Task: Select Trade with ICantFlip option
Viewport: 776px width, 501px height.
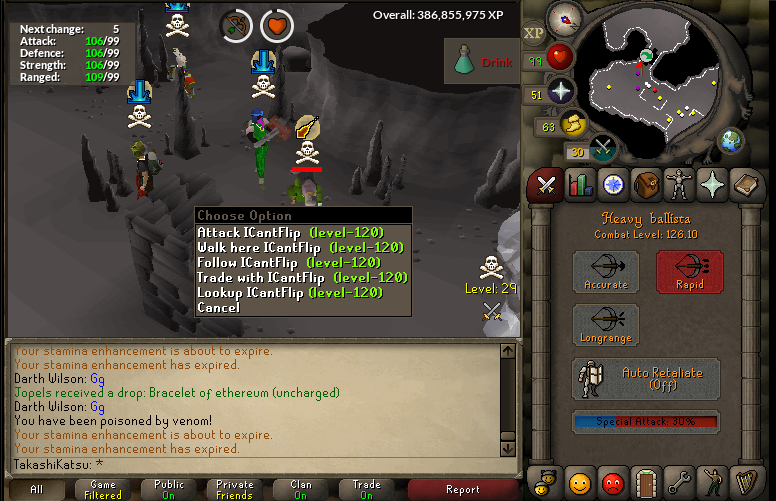Action: click(x=301, y=278)
